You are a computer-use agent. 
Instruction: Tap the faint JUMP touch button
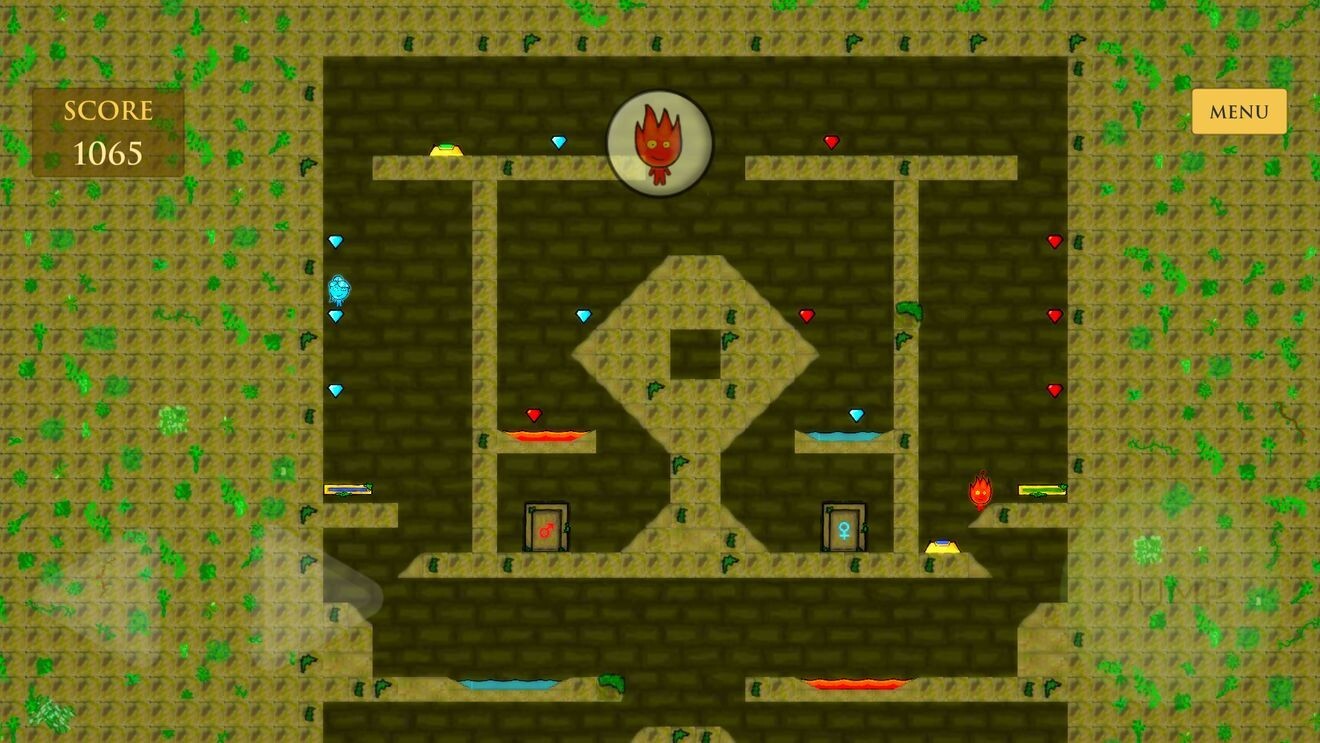pos(1178,590)
